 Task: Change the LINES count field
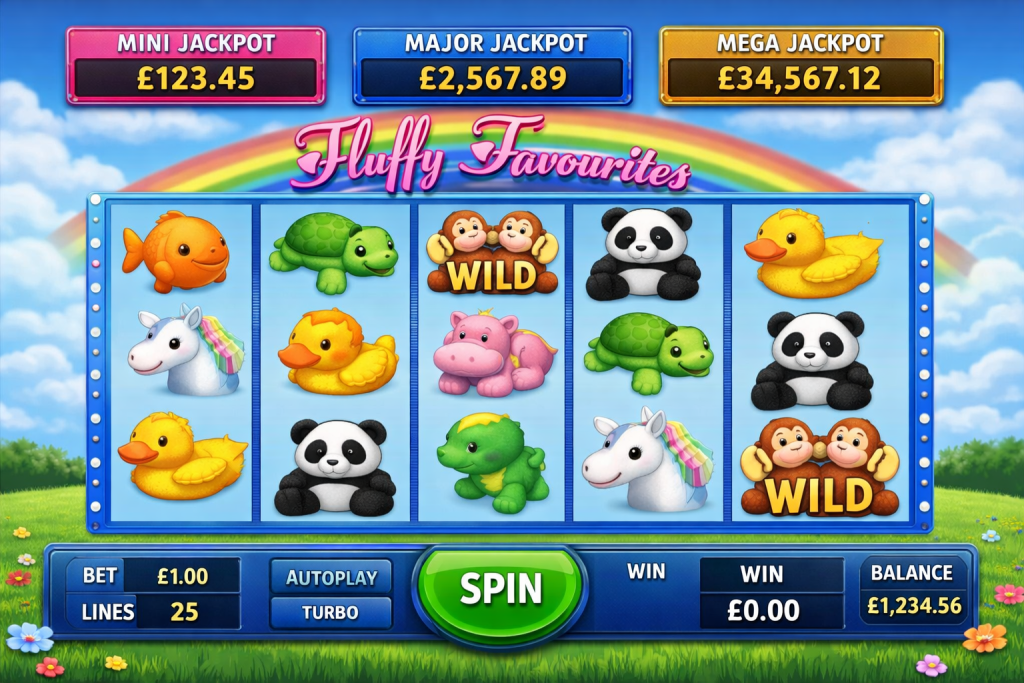point(184,612)
